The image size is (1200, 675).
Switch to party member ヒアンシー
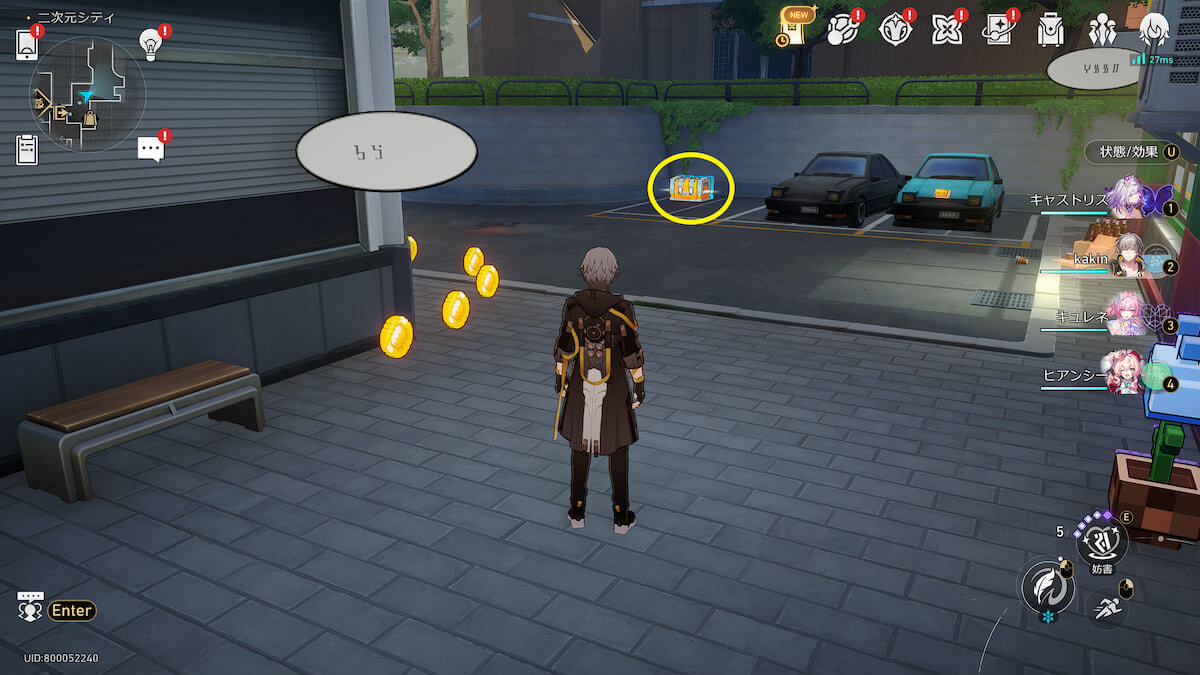(x=1127, y=372)
